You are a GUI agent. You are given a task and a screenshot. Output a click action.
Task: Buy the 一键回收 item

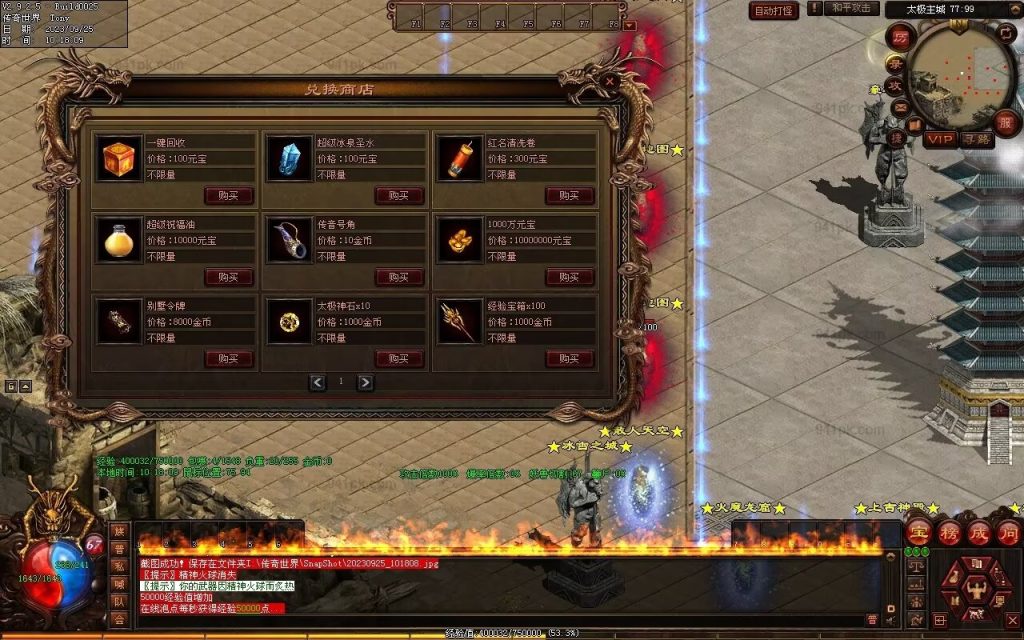[x=229, y=195]
